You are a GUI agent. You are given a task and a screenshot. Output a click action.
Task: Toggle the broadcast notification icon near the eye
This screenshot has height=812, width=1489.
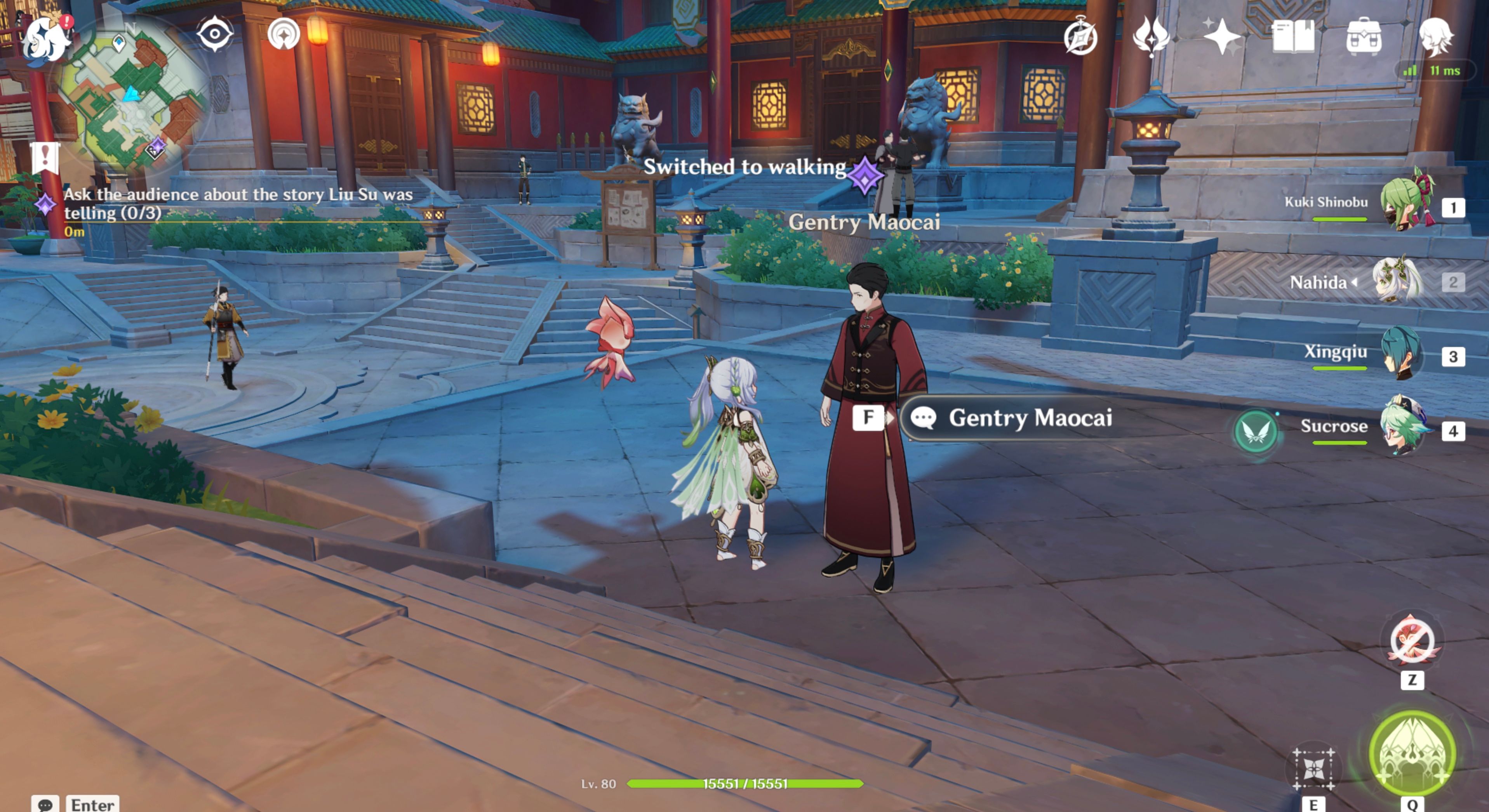coord(283,33)
